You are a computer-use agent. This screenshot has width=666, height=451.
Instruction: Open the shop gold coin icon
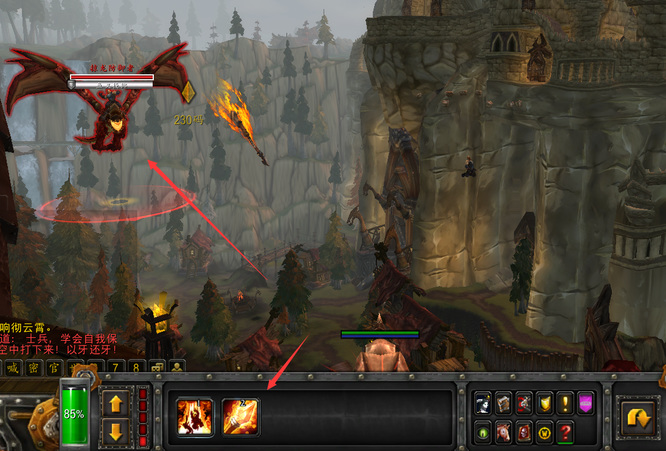(545, 433)
